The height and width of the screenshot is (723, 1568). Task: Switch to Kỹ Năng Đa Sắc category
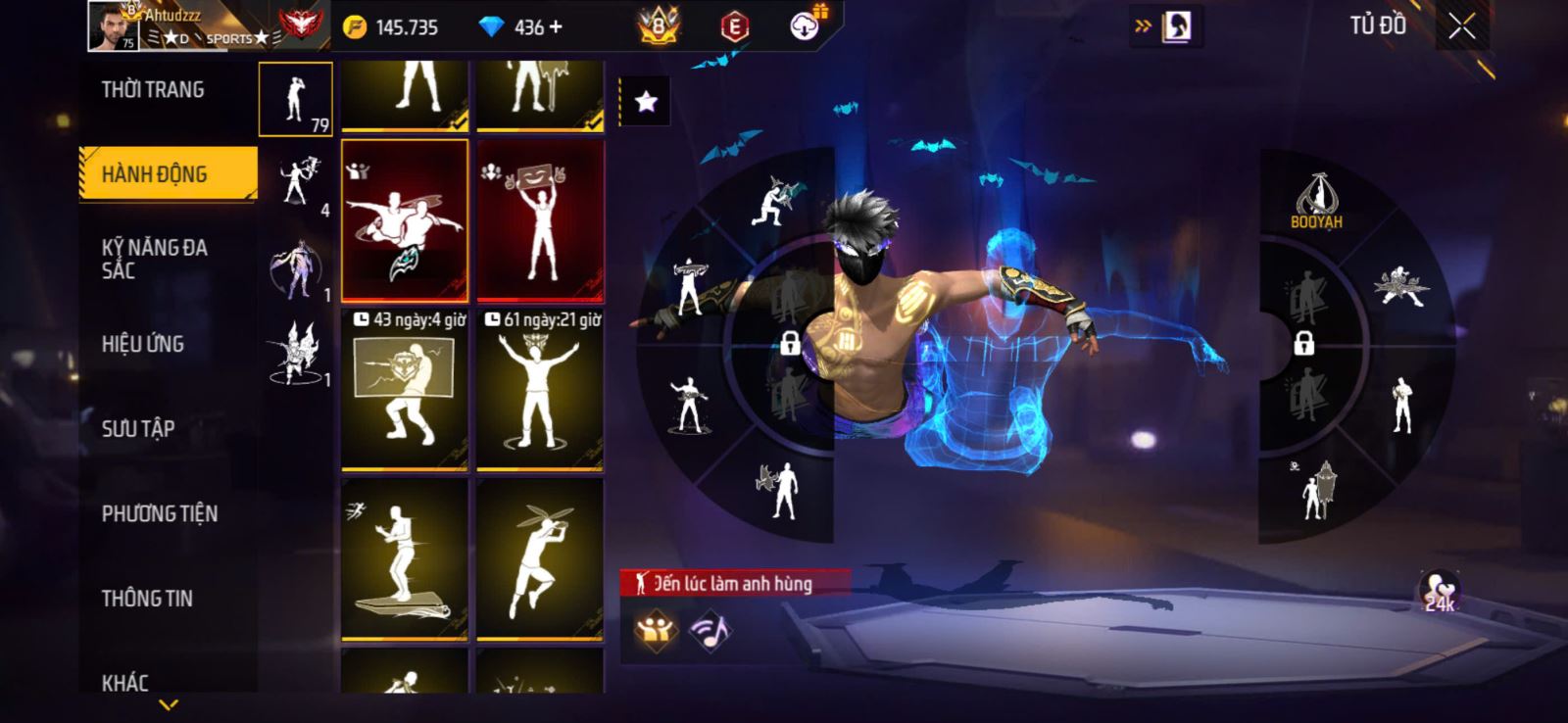pos(155,259)
